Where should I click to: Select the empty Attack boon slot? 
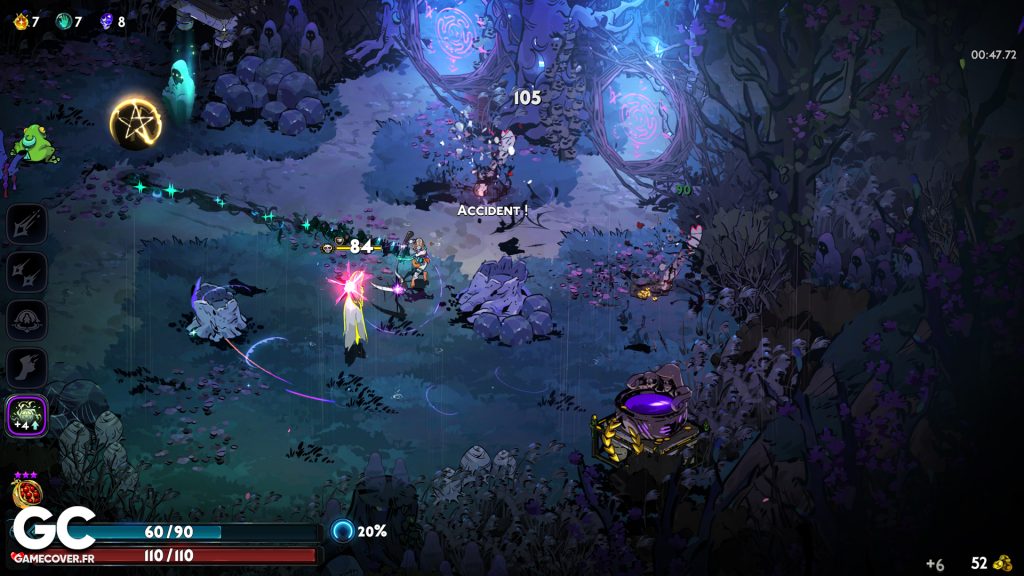point(27,223)
